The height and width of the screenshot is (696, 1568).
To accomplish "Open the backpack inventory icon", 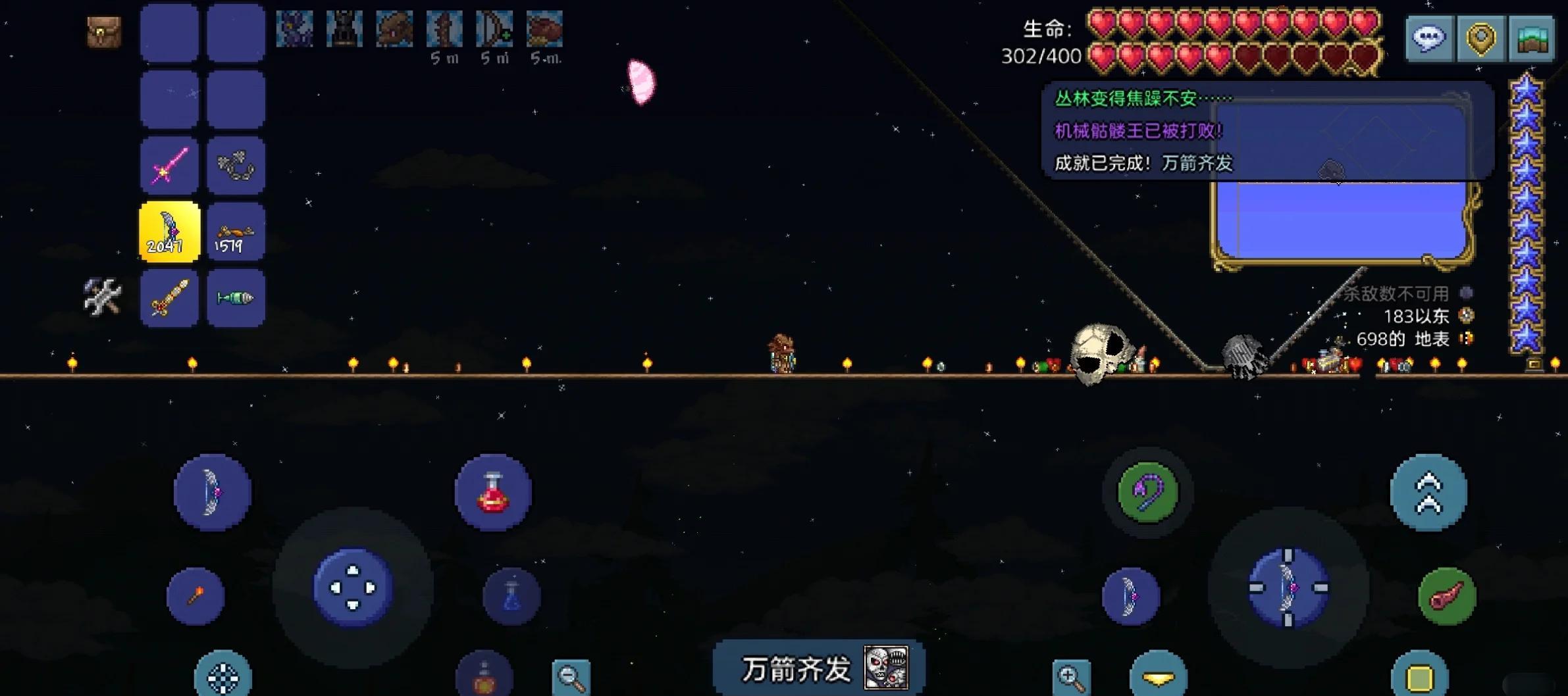I will click(103, 33).
